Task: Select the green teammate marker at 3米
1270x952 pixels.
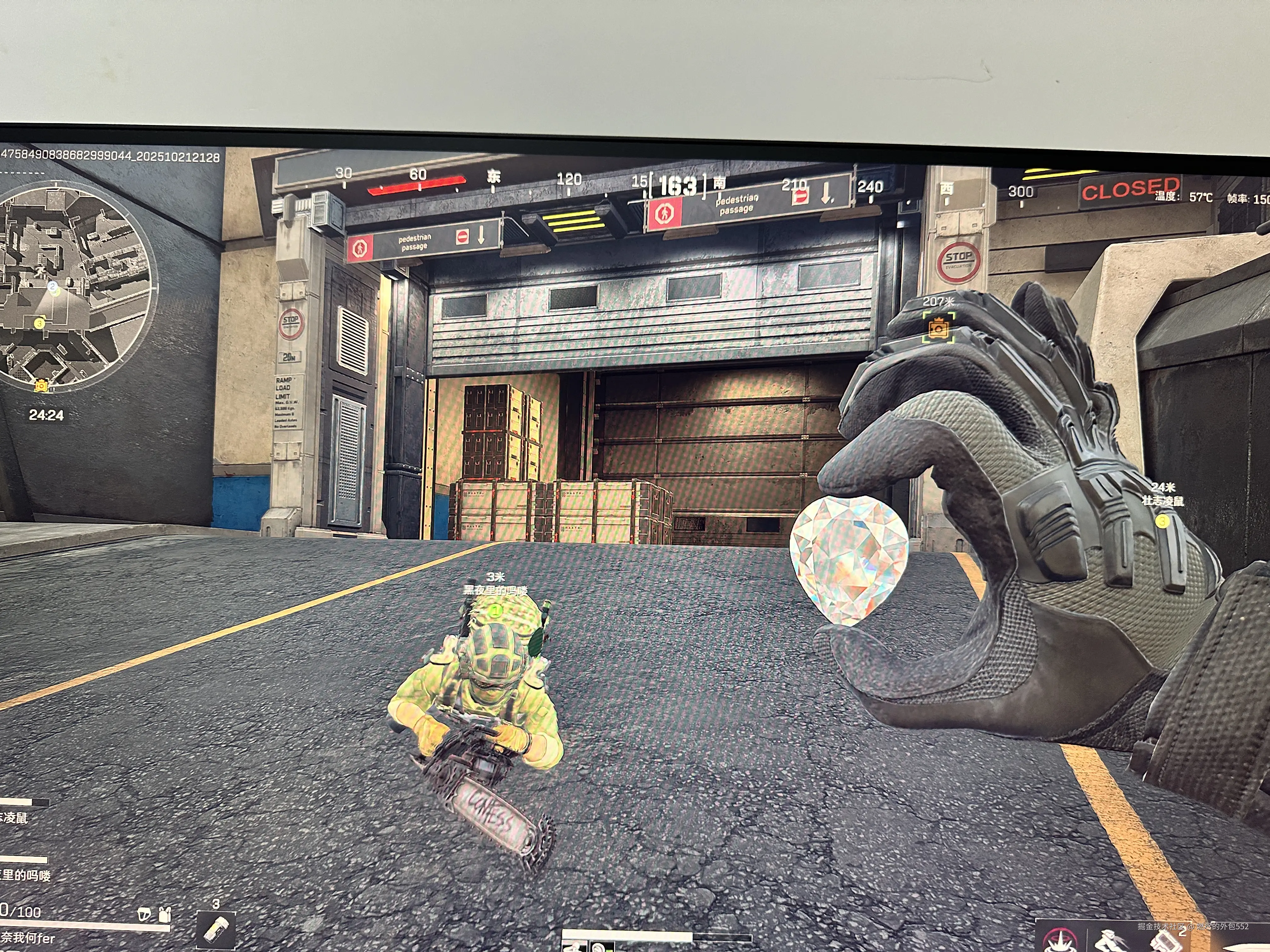Action: pyautogui.click(x=495, y=610)
